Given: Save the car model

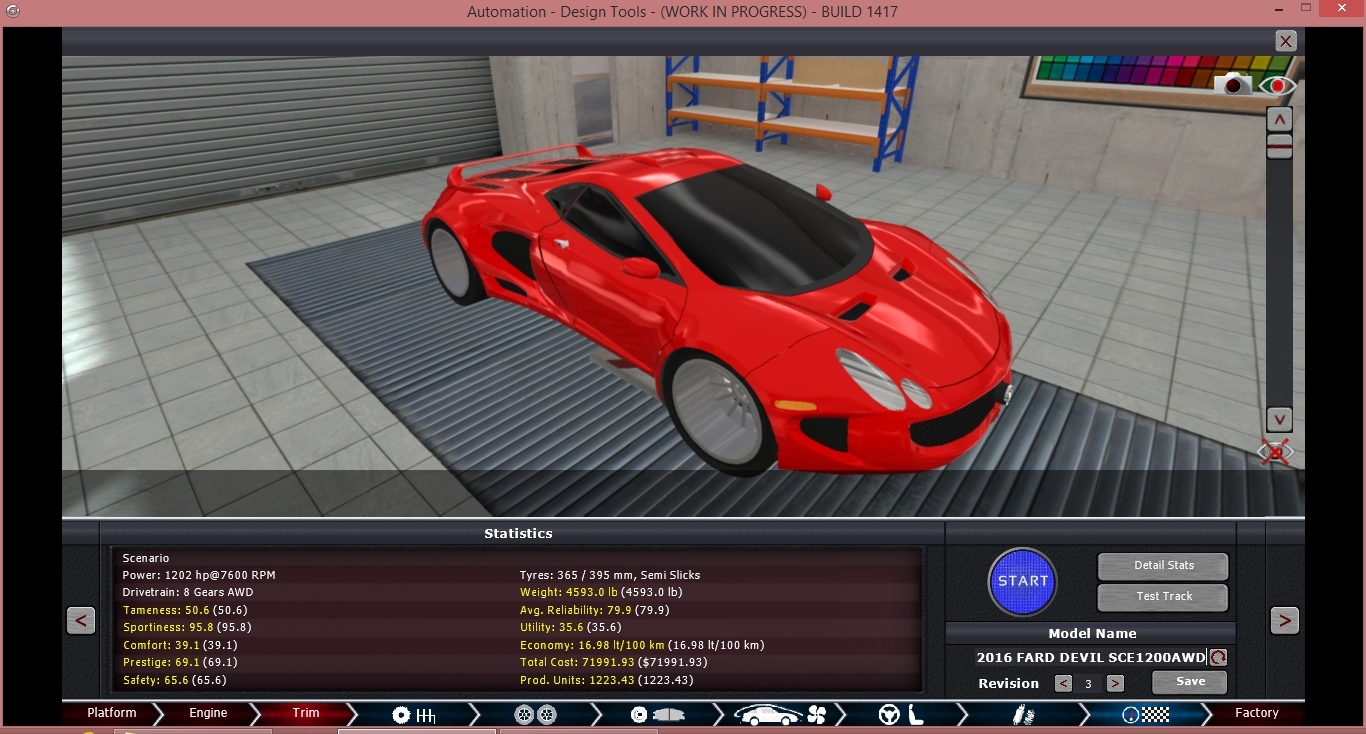Looking at the screenshot, I should click(x=1189, y=682).
